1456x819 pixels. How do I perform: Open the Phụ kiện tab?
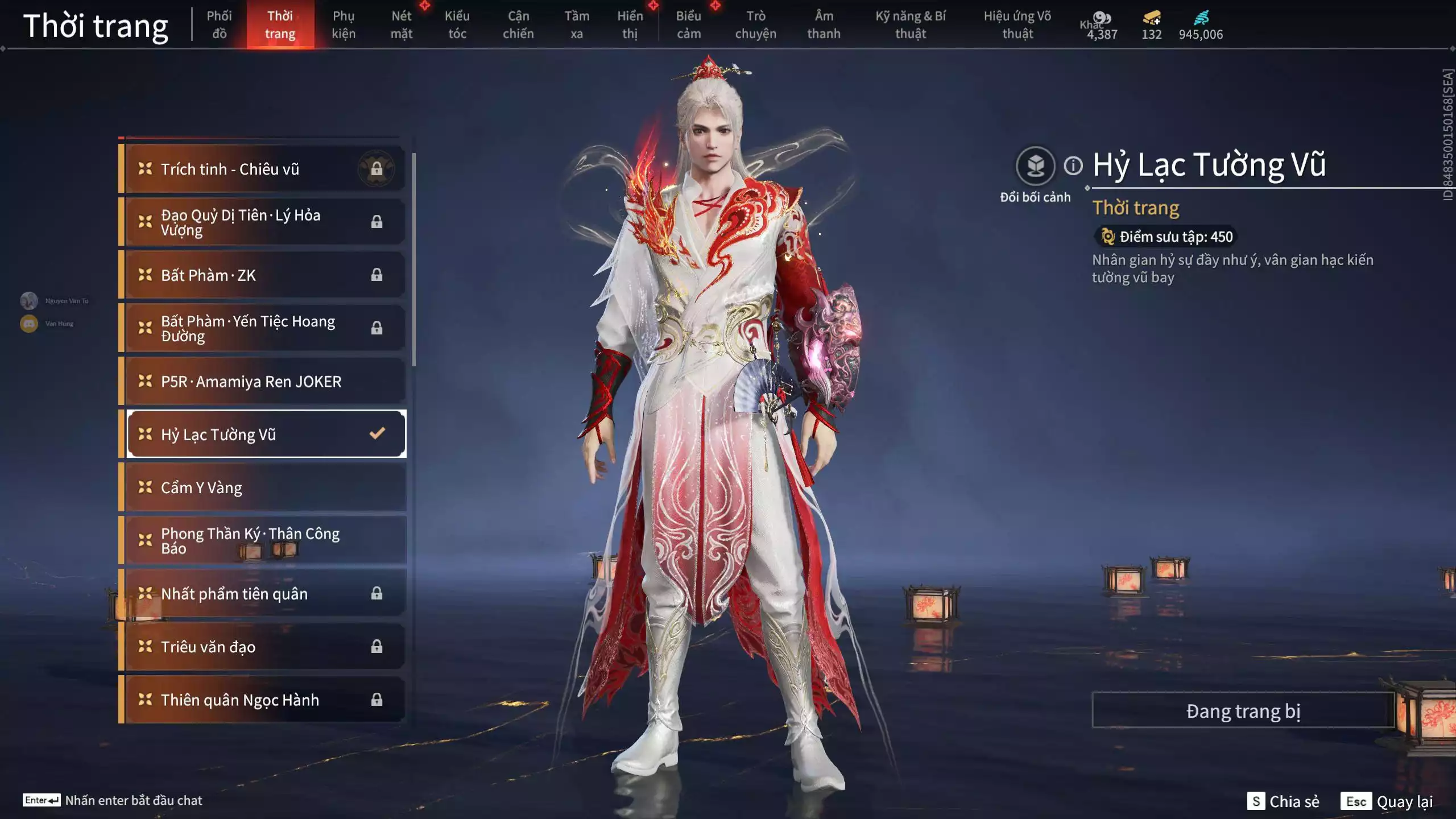coord(344,25)
